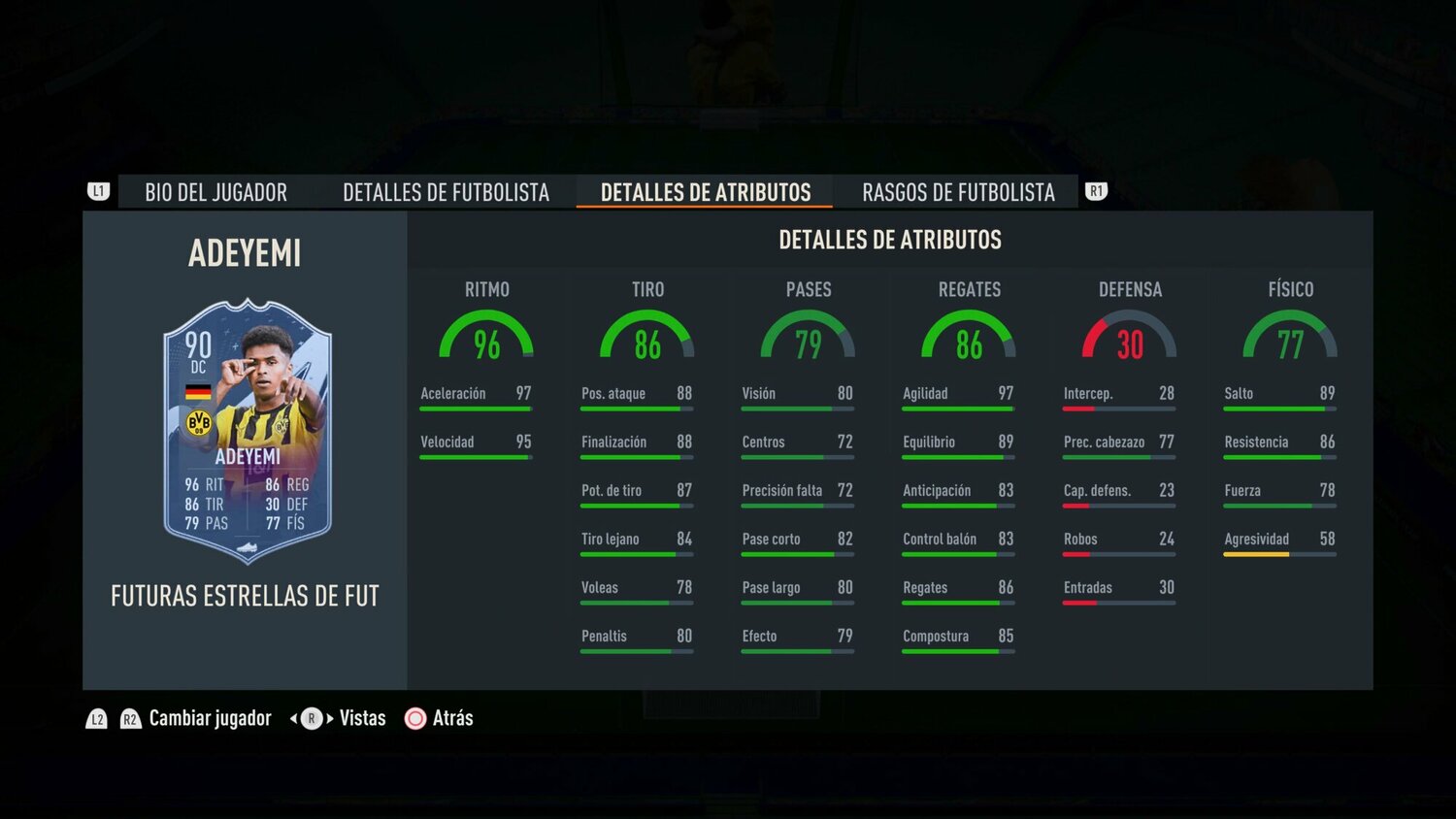Switch to the Bio del jugador tab

[x=215, y=192]
